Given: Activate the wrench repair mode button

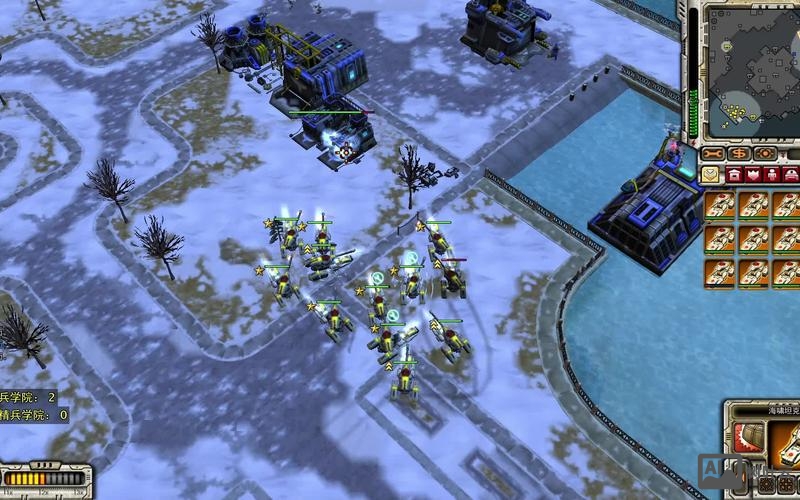Looking at the screenshot, I should [x=711, y=154].
